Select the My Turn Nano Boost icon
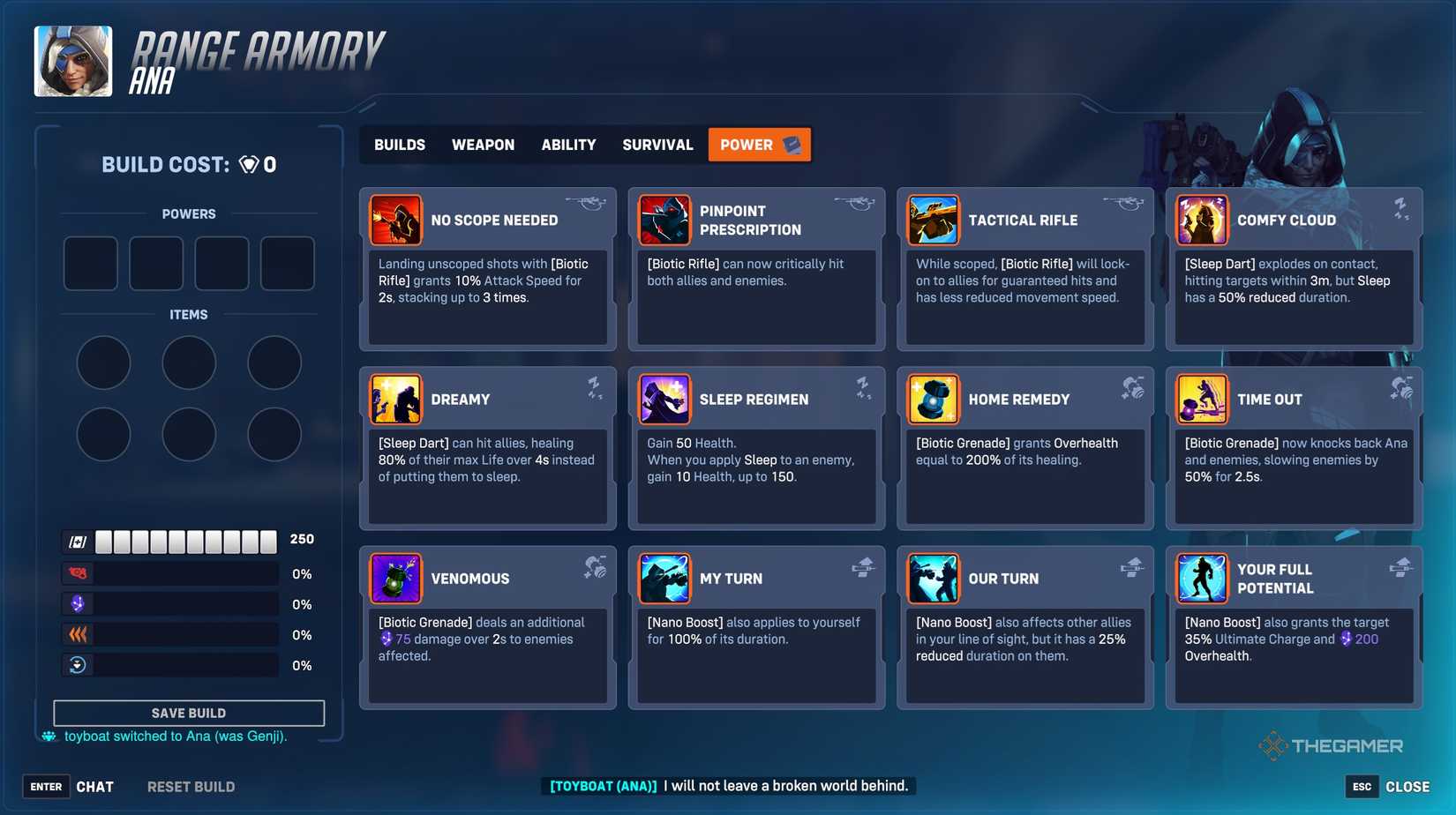This screenshot has height=815, width=1456. (x=664, y=578)
